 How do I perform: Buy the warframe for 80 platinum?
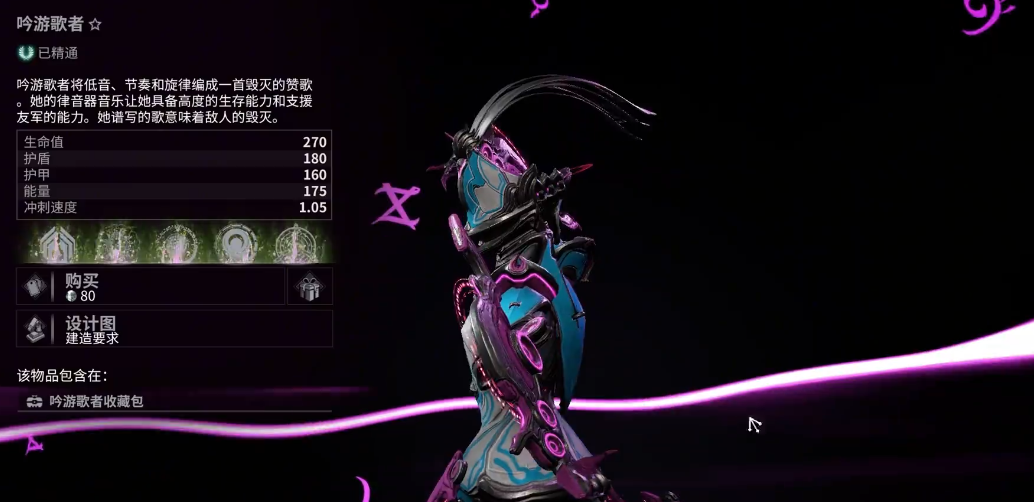[150, 286]
